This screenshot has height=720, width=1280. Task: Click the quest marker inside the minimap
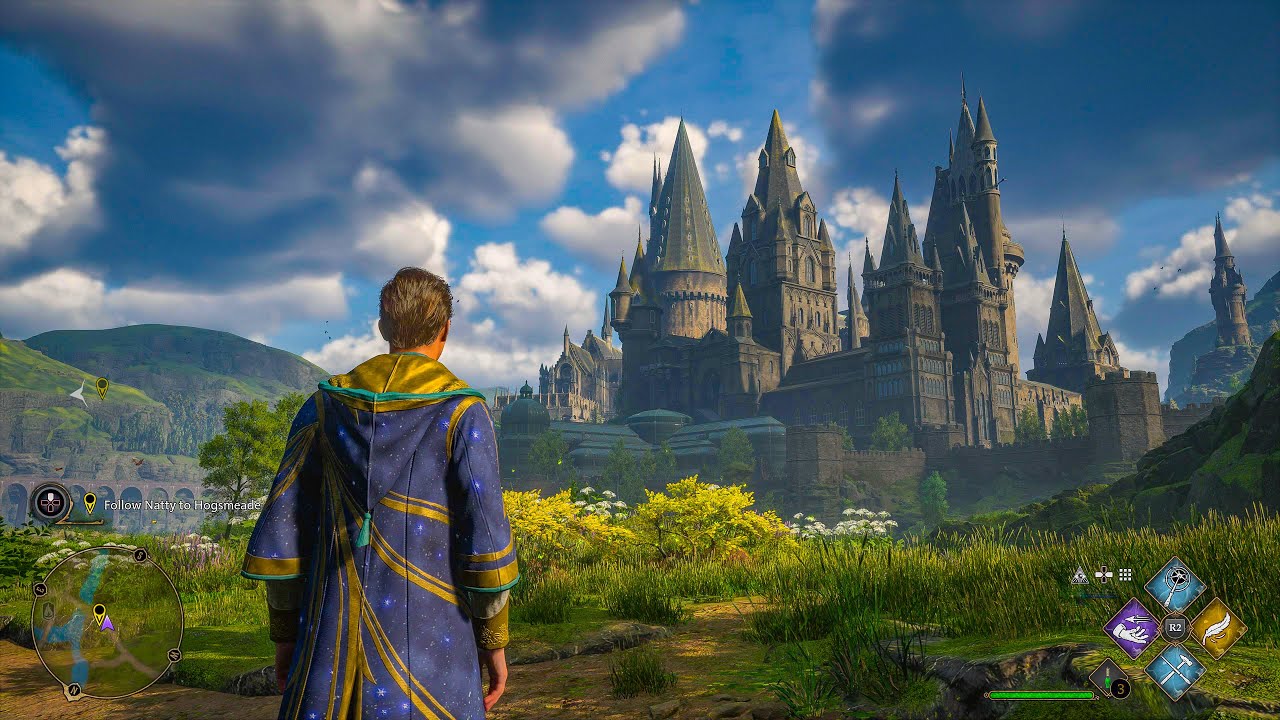pyautogui.click(x=100, y=612)
